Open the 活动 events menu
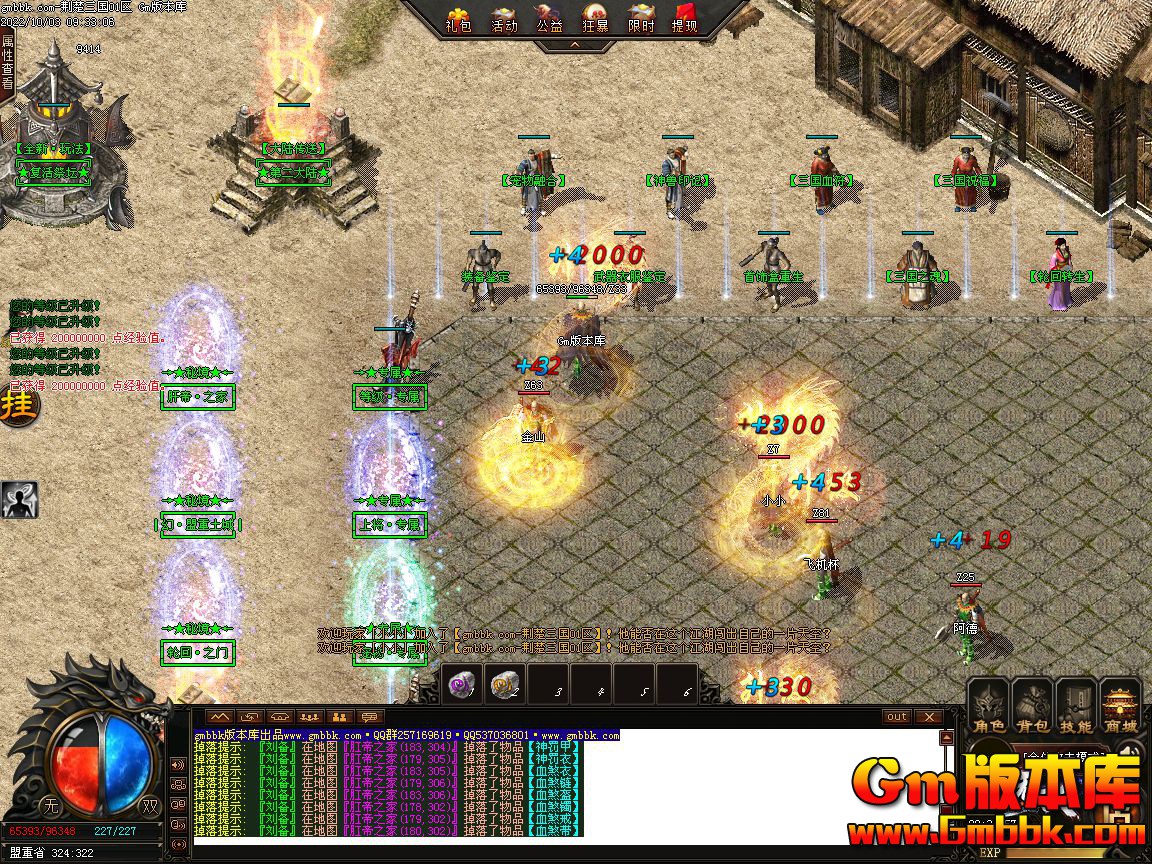1152x864 pixels. pyautogui.click(x=504, y=18)
